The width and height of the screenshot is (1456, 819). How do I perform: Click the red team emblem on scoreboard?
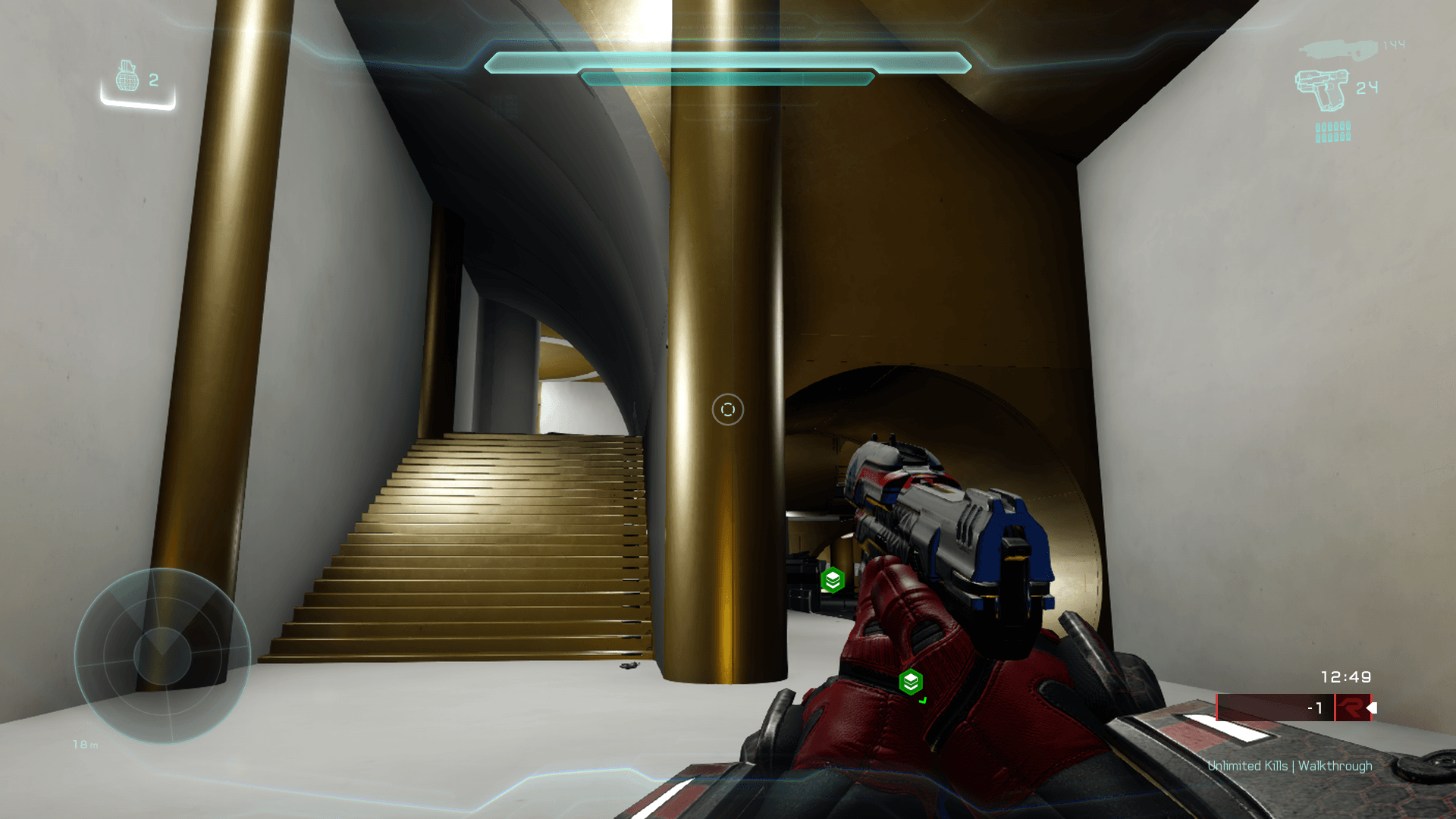1351,708
